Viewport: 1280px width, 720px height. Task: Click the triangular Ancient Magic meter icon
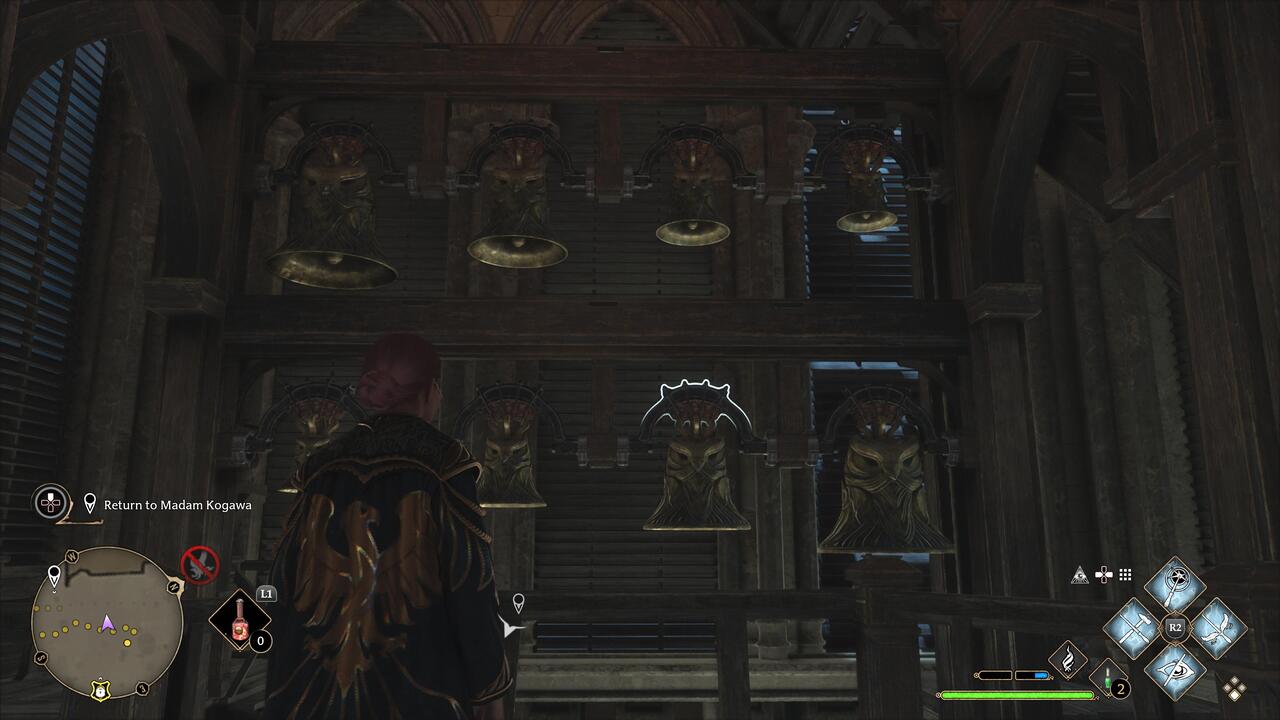(1079, 575)
